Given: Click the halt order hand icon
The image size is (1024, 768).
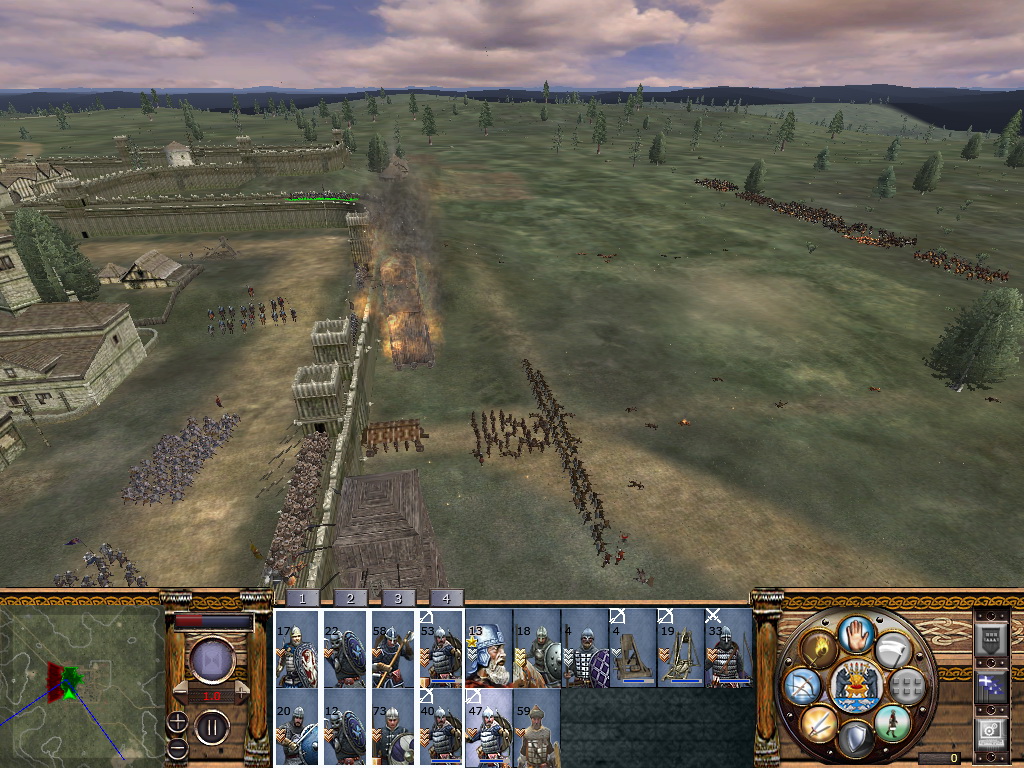Looking at the screenshot, I should pos(856,632).
